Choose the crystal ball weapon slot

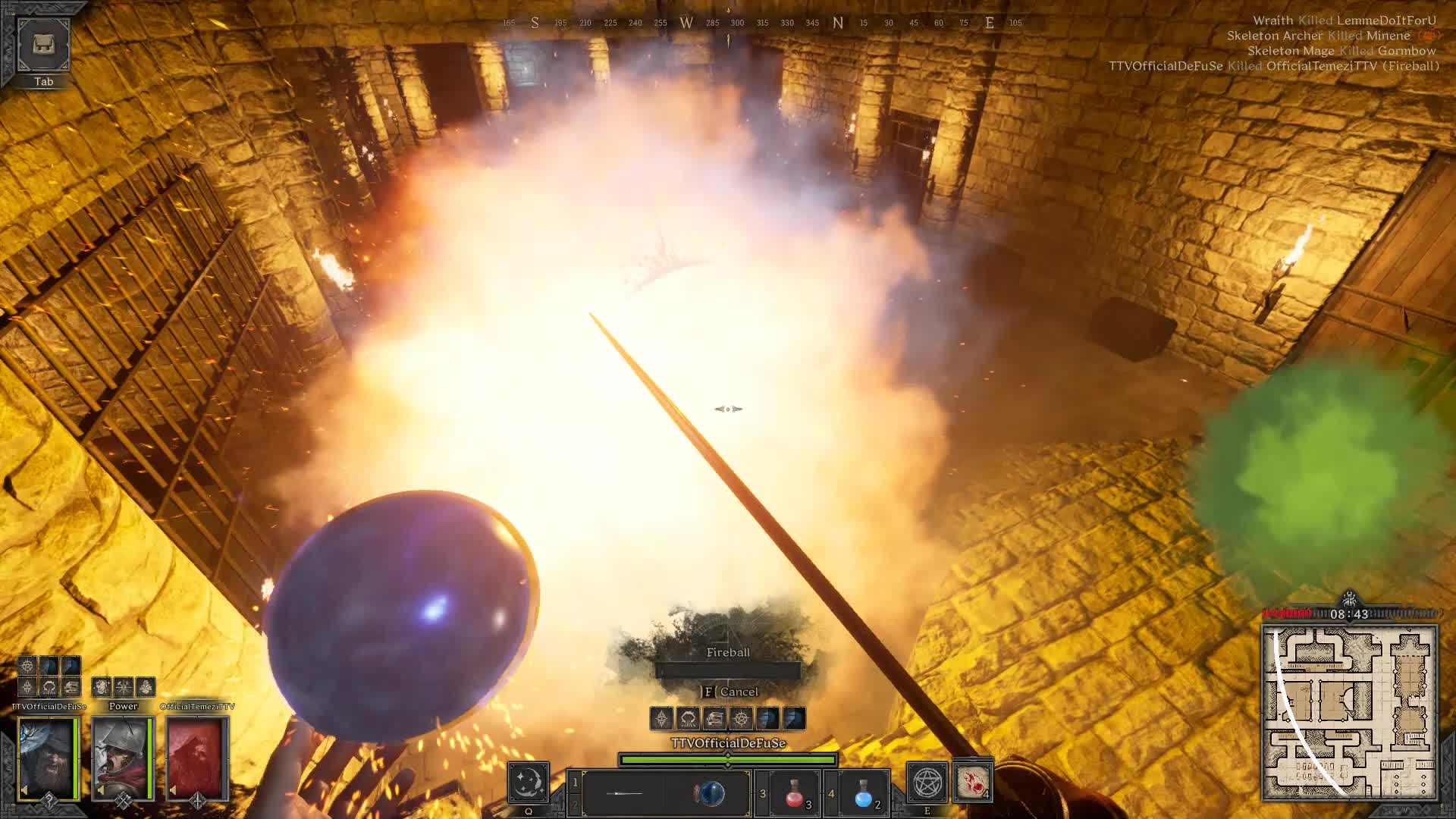(x=710, y=793)
